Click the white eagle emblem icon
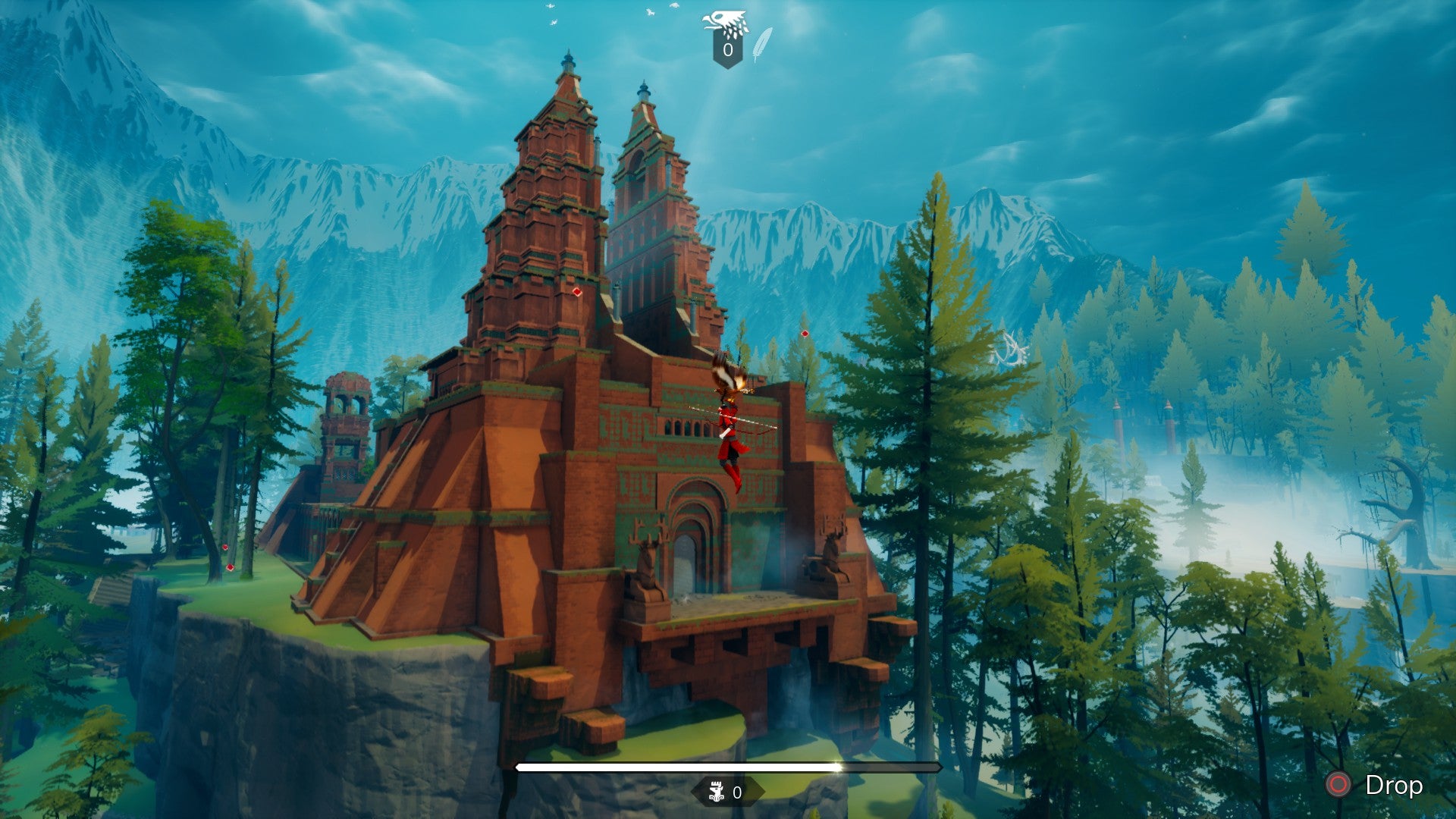The height and width of the screenshot is (819, 1456). coord(726,23)
